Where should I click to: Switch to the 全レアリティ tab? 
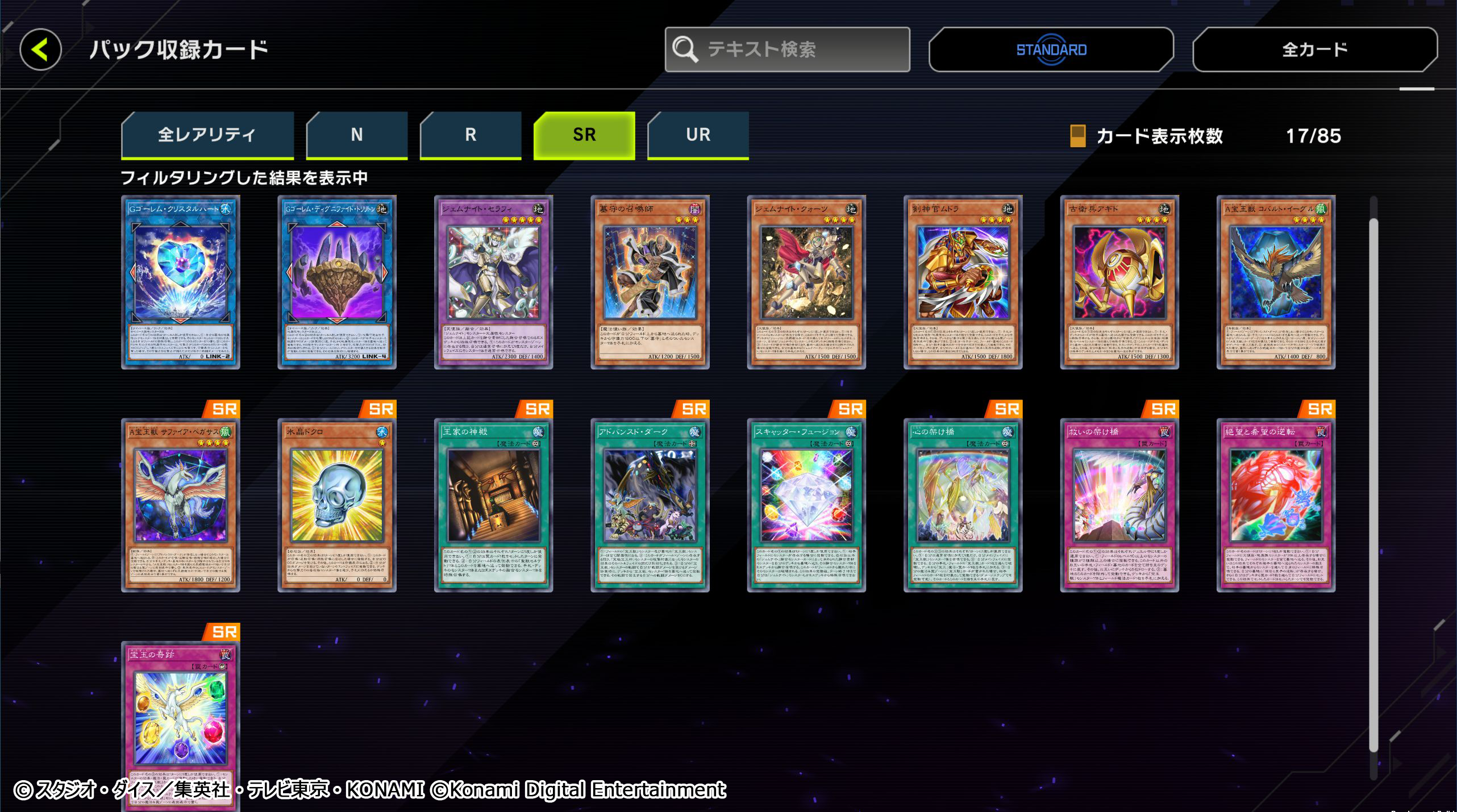(x=208, y=135)
